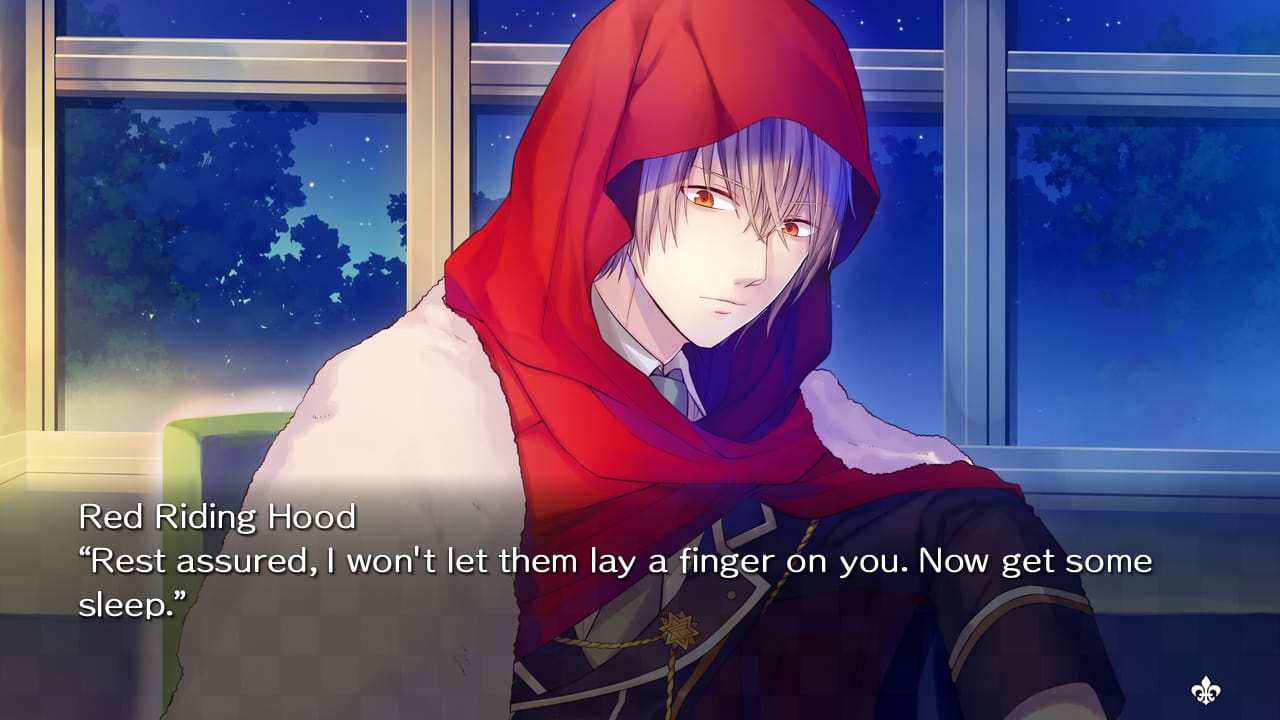This screenshot has width=1280, height=720.
Task: Click the gold star badge on the uniform
Action: pos(679,630)
